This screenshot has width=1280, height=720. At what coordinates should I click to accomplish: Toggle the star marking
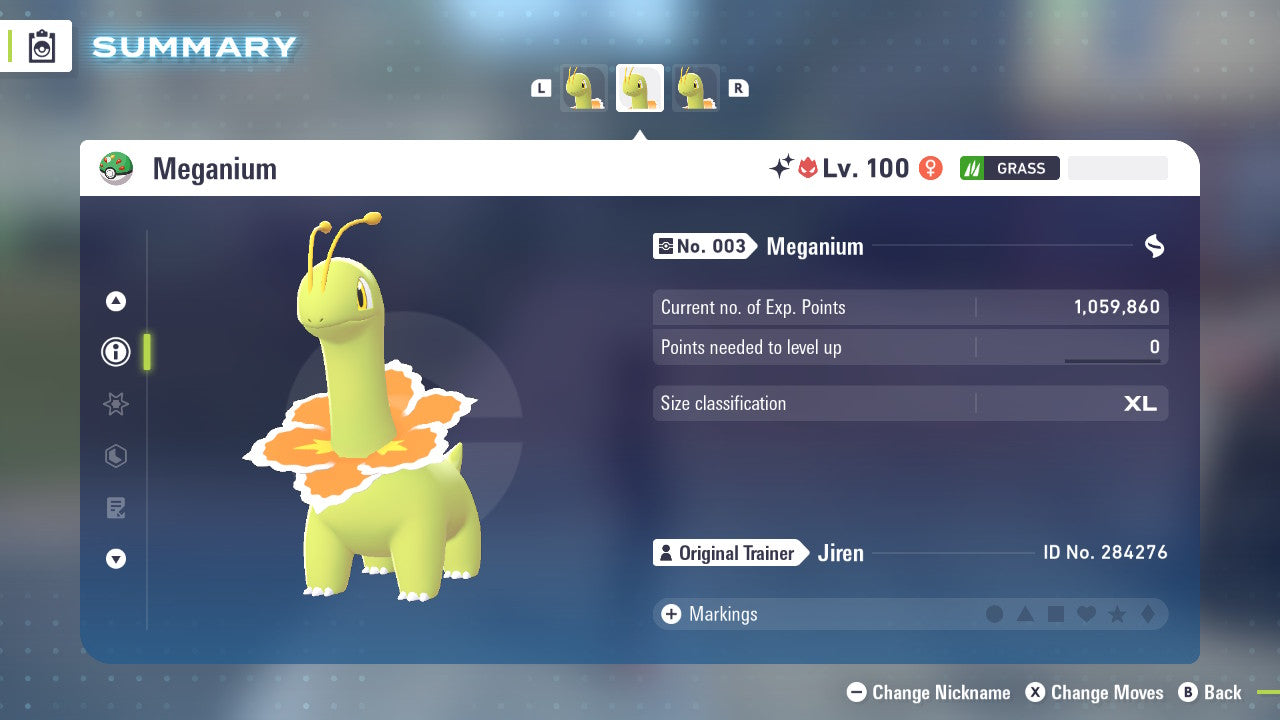[x=1118, y=614]
